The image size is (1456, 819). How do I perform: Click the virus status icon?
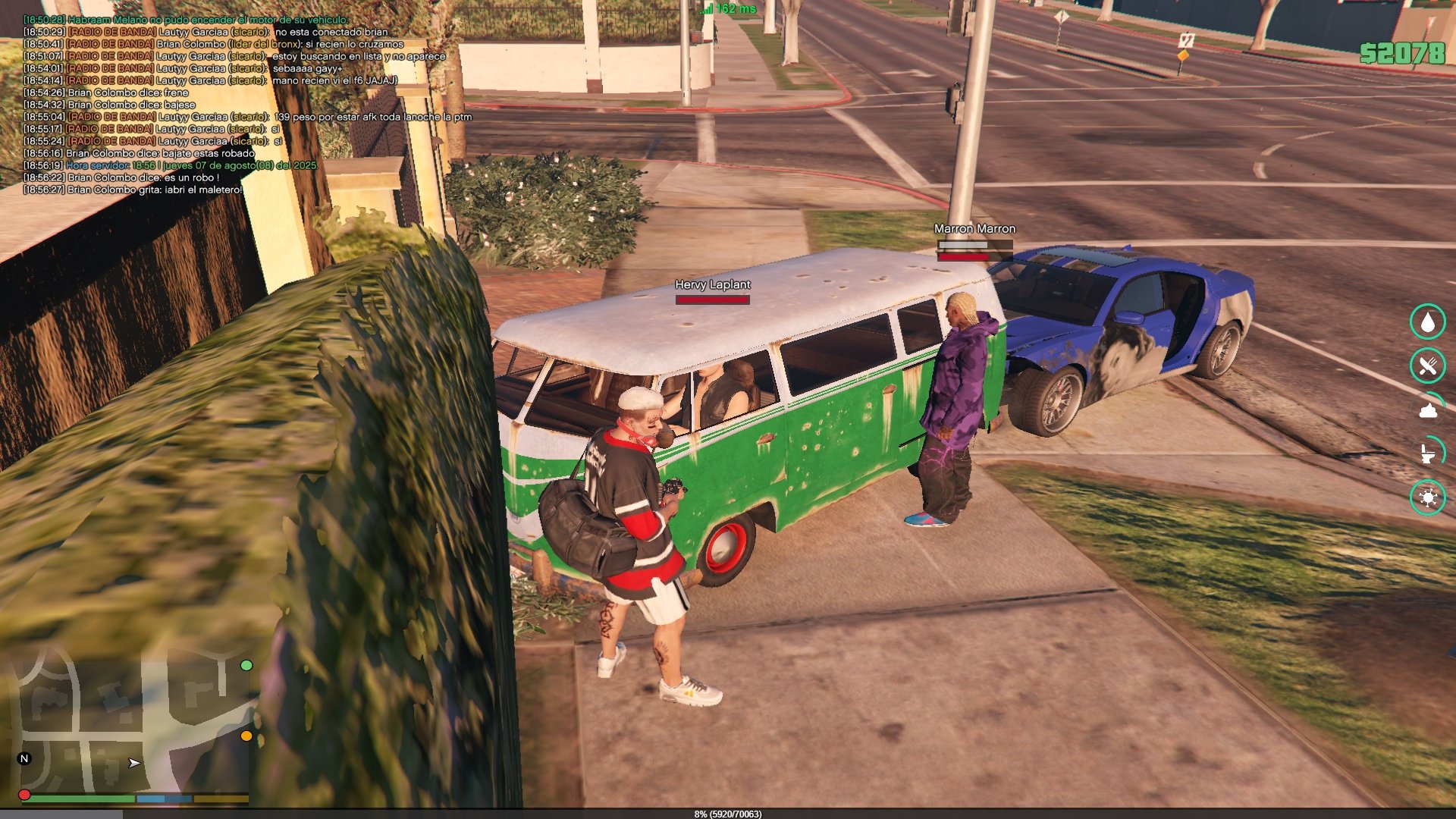point(1428,497)
